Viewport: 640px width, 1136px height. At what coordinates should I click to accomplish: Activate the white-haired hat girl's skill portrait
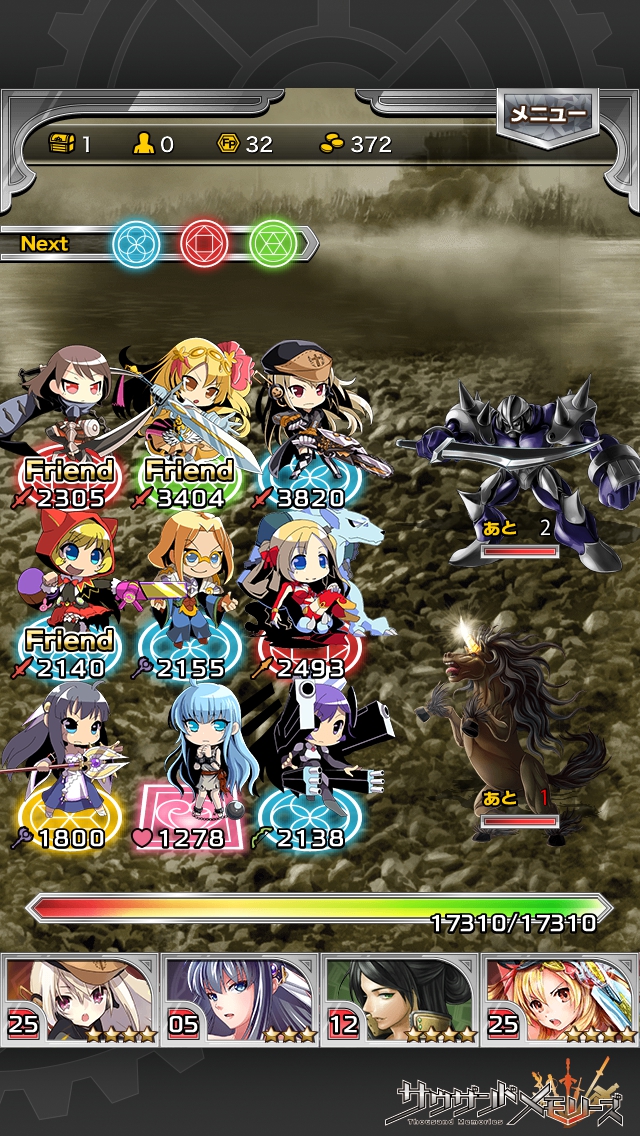80,998
